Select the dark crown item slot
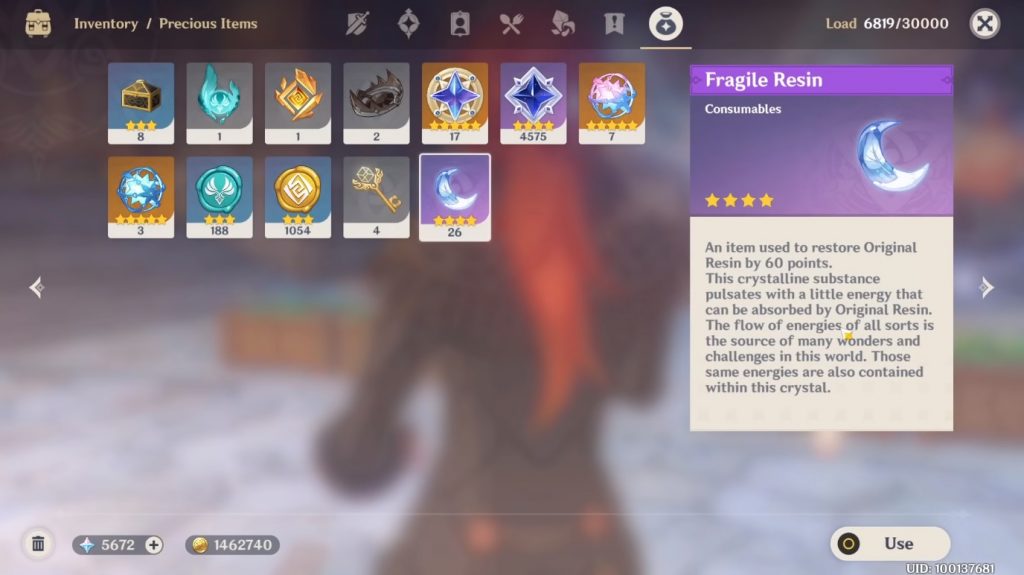 (376, 103)
